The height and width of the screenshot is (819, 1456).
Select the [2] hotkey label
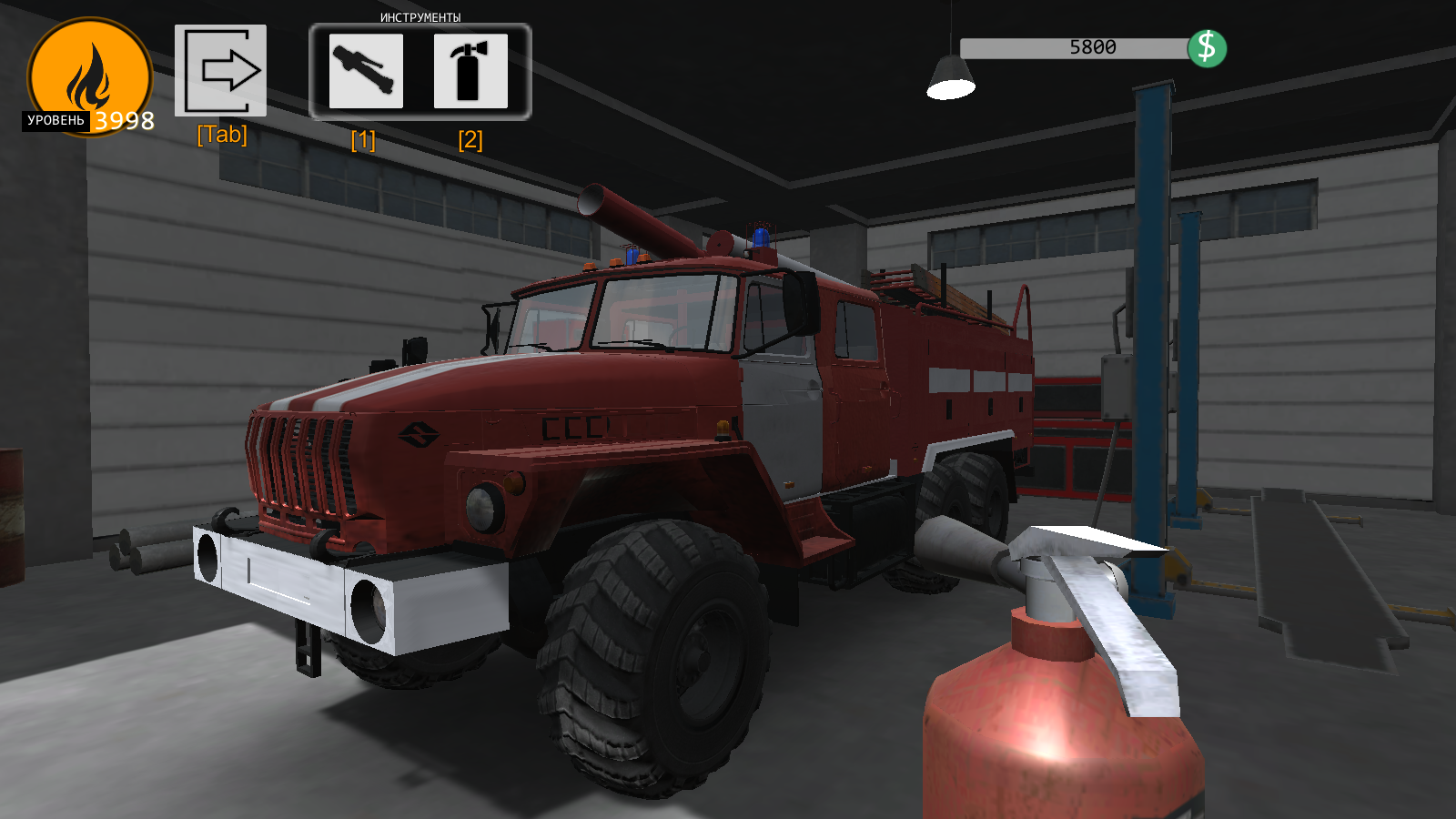pyautogui.click(x=470, y=141)
